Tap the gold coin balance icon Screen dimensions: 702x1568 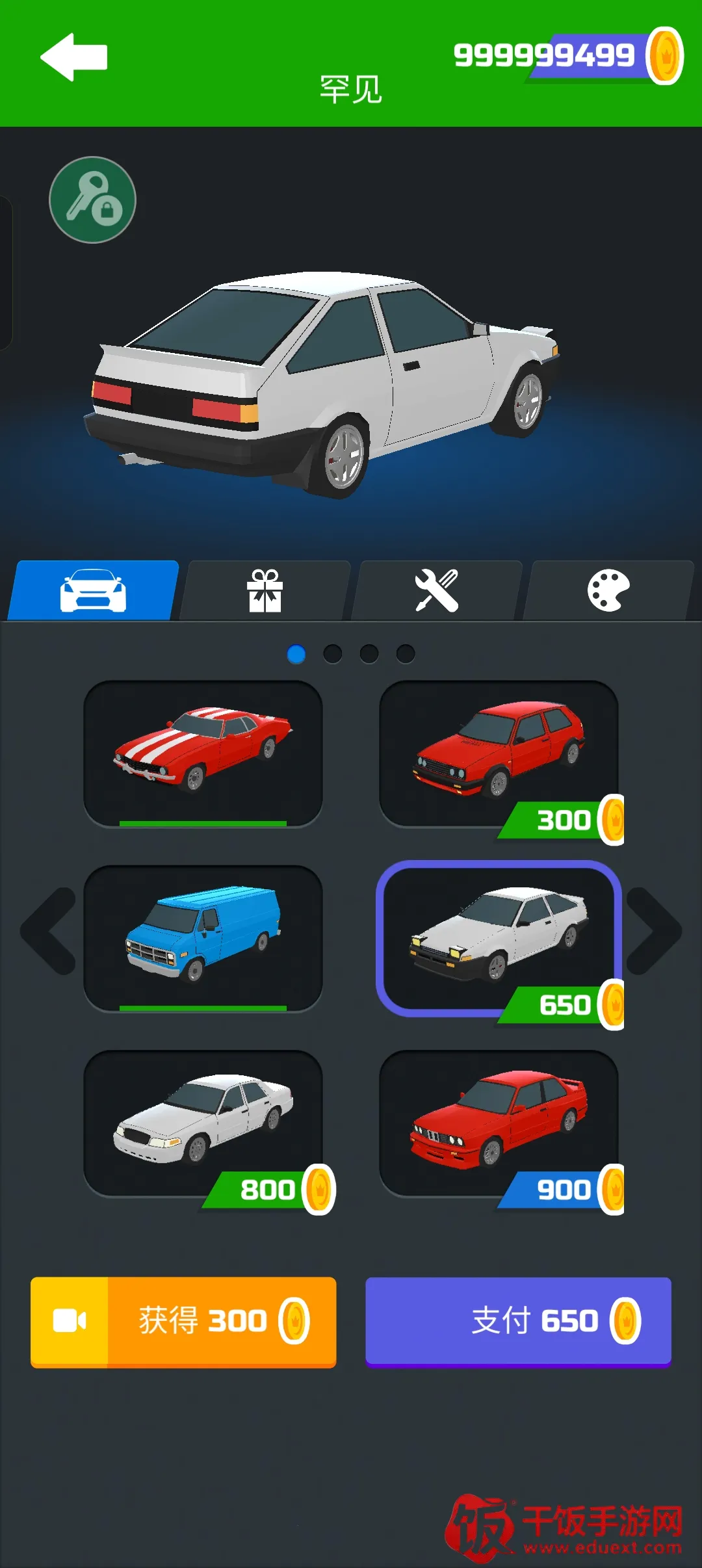pyautogui.click(x=664, y=56)
